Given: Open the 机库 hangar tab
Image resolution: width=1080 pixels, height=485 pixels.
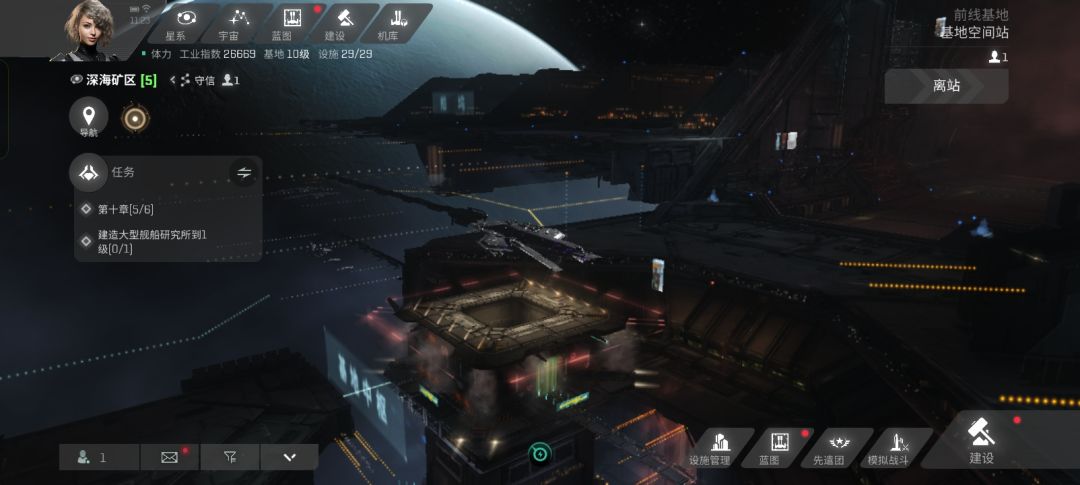Looking at the screenshot, I should (397, 23).
